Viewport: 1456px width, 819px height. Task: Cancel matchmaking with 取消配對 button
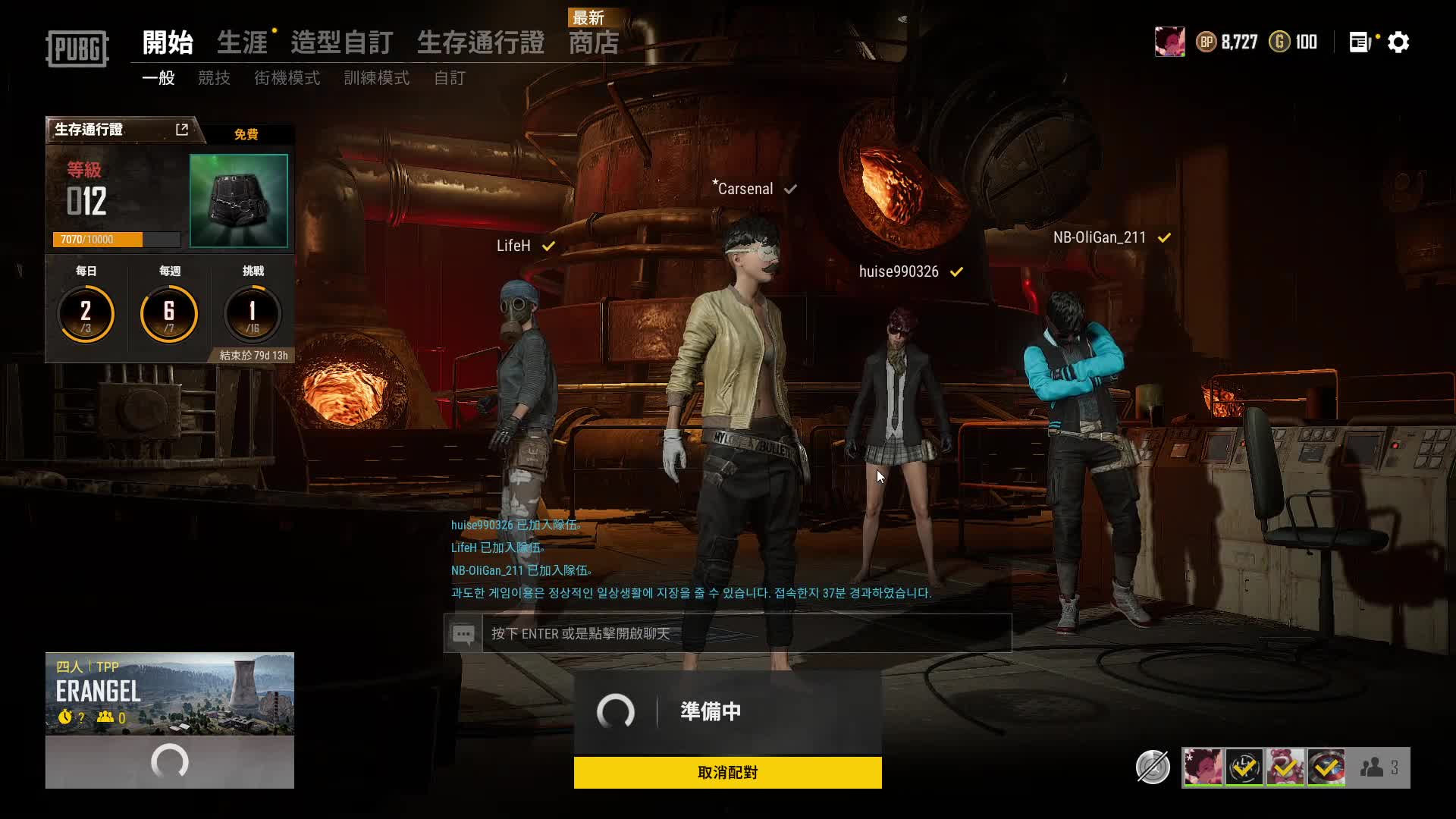tap(727, 772)
